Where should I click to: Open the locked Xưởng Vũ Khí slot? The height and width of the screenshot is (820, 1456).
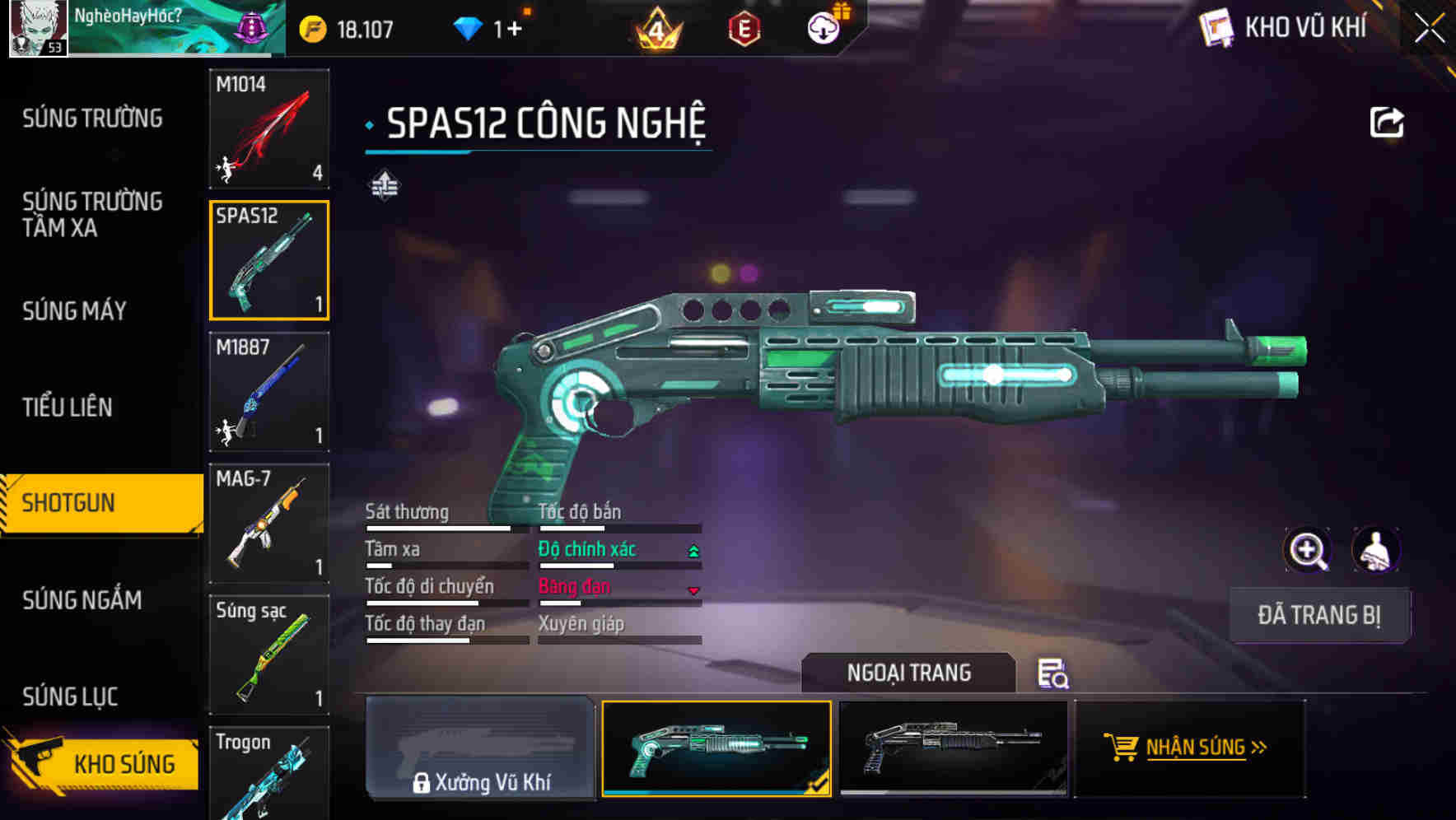click(481, 748)
